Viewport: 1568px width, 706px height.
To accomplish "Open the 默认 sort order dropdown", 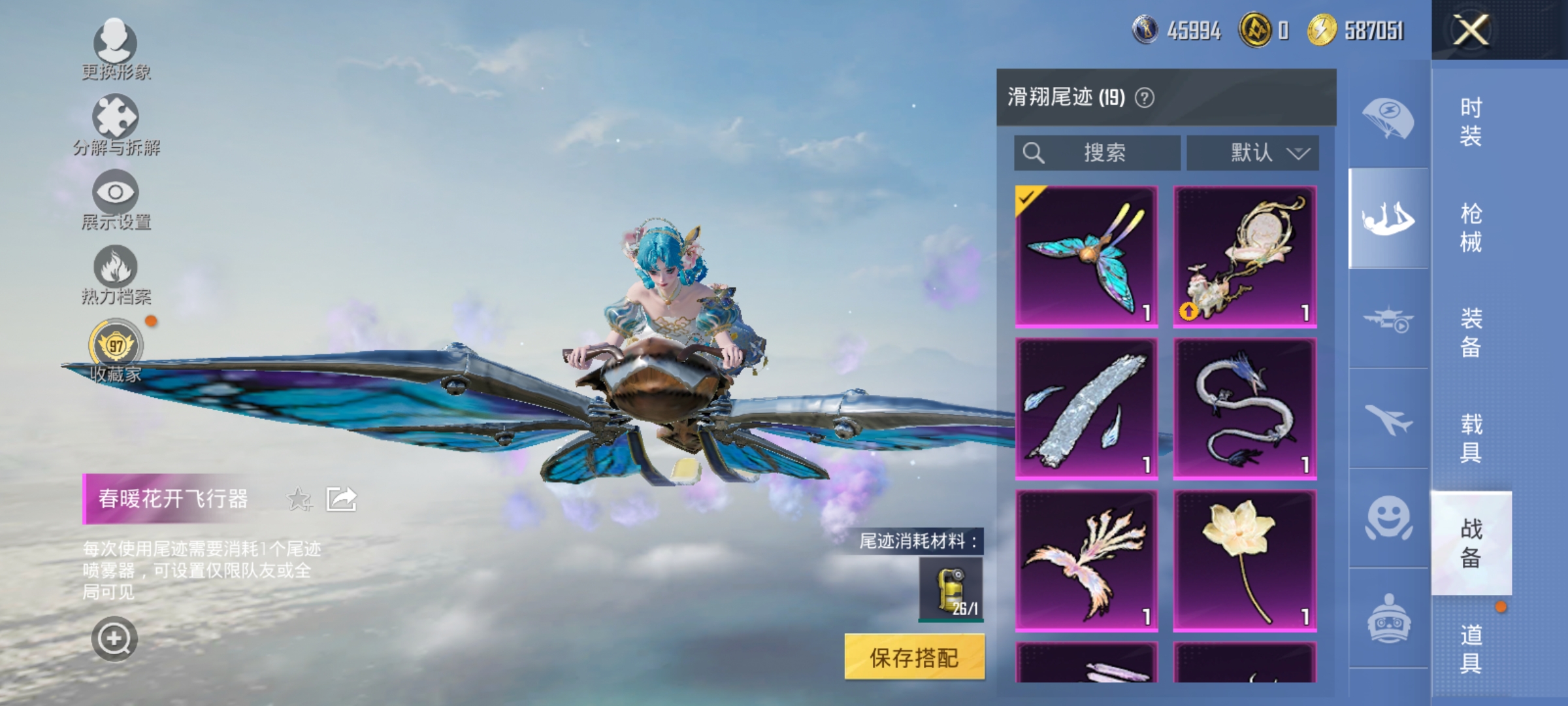I will [1250, 152].
